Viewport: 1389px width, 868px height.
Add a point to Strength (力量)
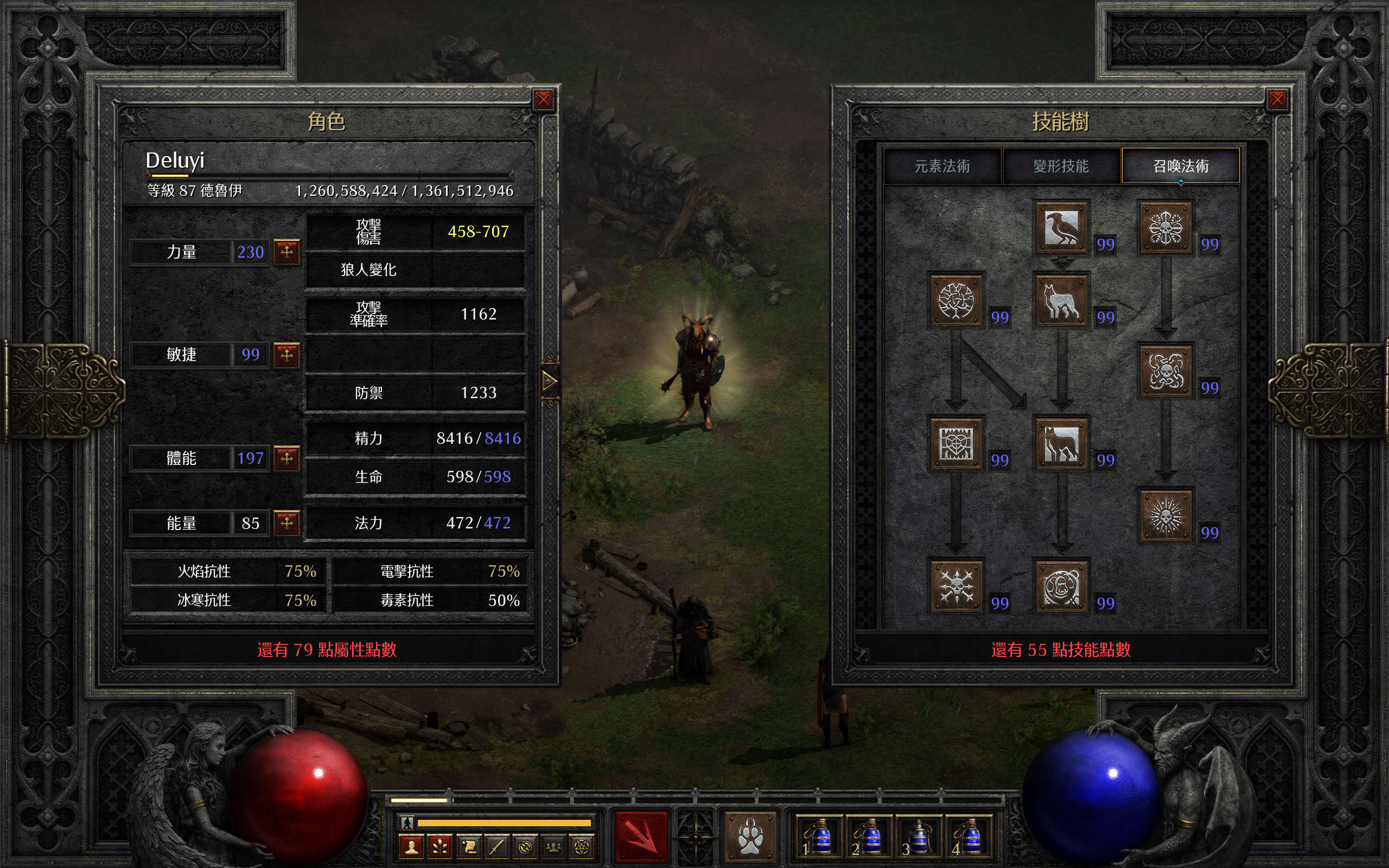[286, 251]
